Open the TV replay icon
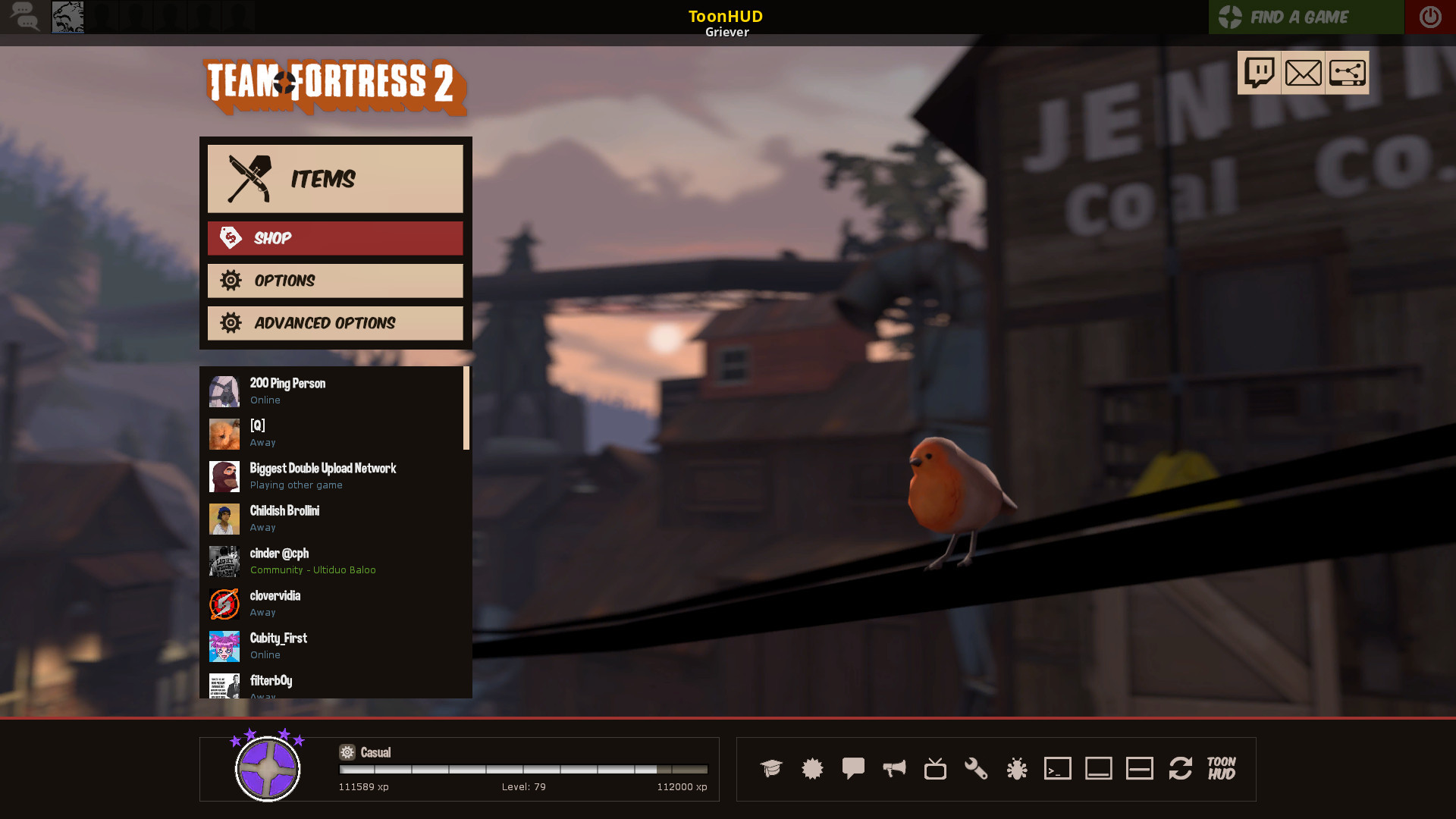1456x819 pixels. pyautogui.click(x=935, y=768)
